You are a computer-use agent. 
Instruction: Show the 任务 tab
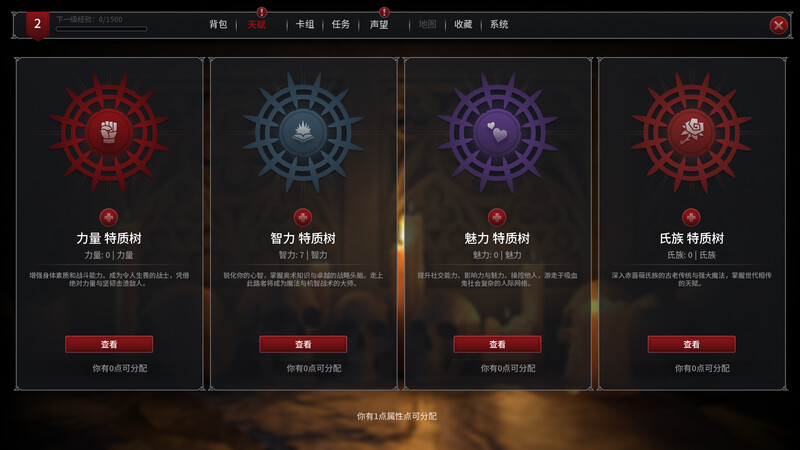pyautogui.click(x=341, y=24)
